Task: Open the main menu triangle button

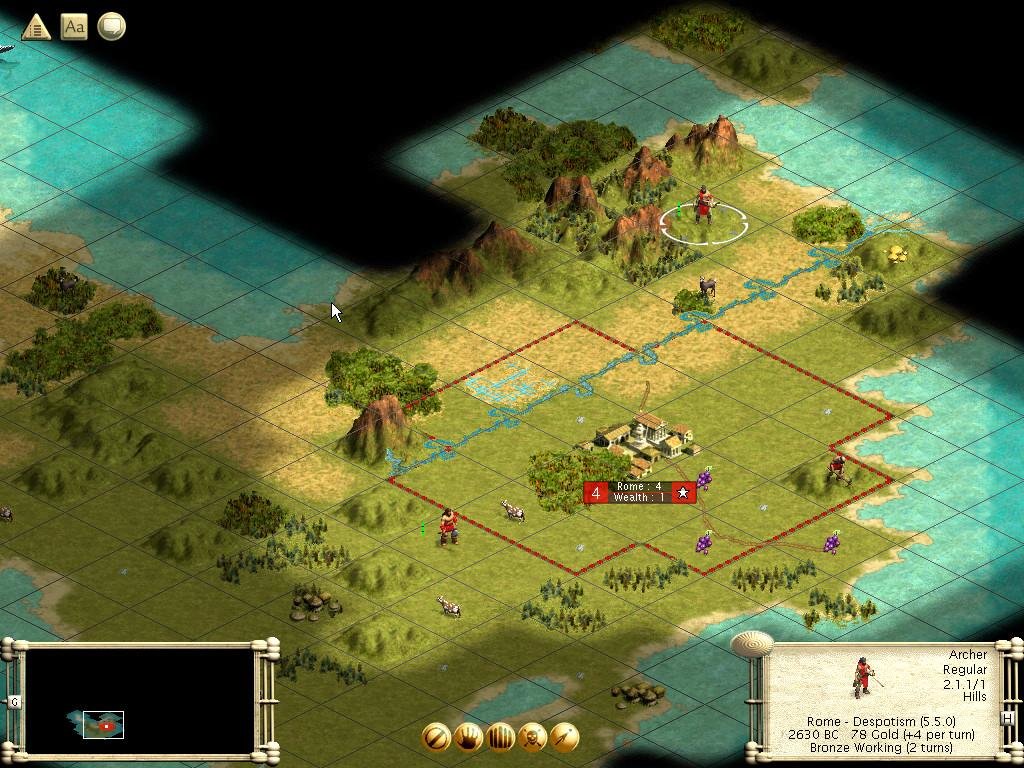Action: click(x=36, y=27)
